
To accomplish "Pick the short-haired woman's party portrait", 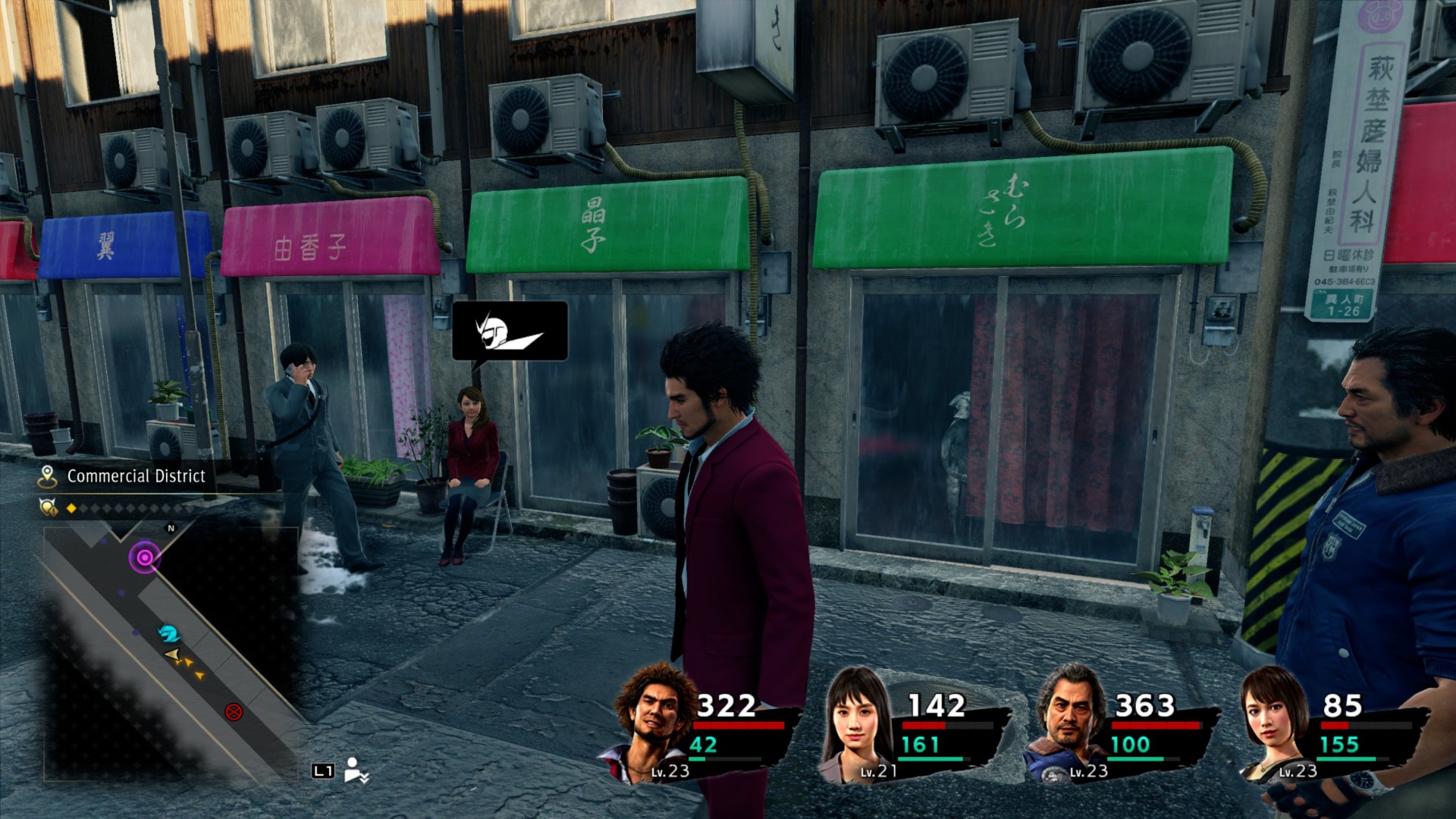I will tap(1272, 722).
